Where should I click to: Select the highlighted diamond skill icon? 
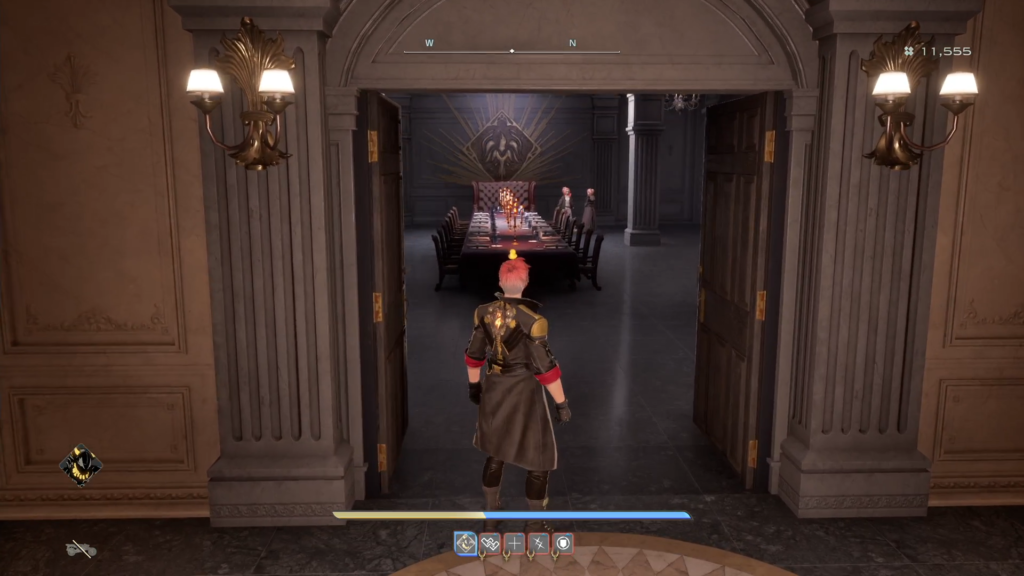pyautogui.click(x=465, y=543)
